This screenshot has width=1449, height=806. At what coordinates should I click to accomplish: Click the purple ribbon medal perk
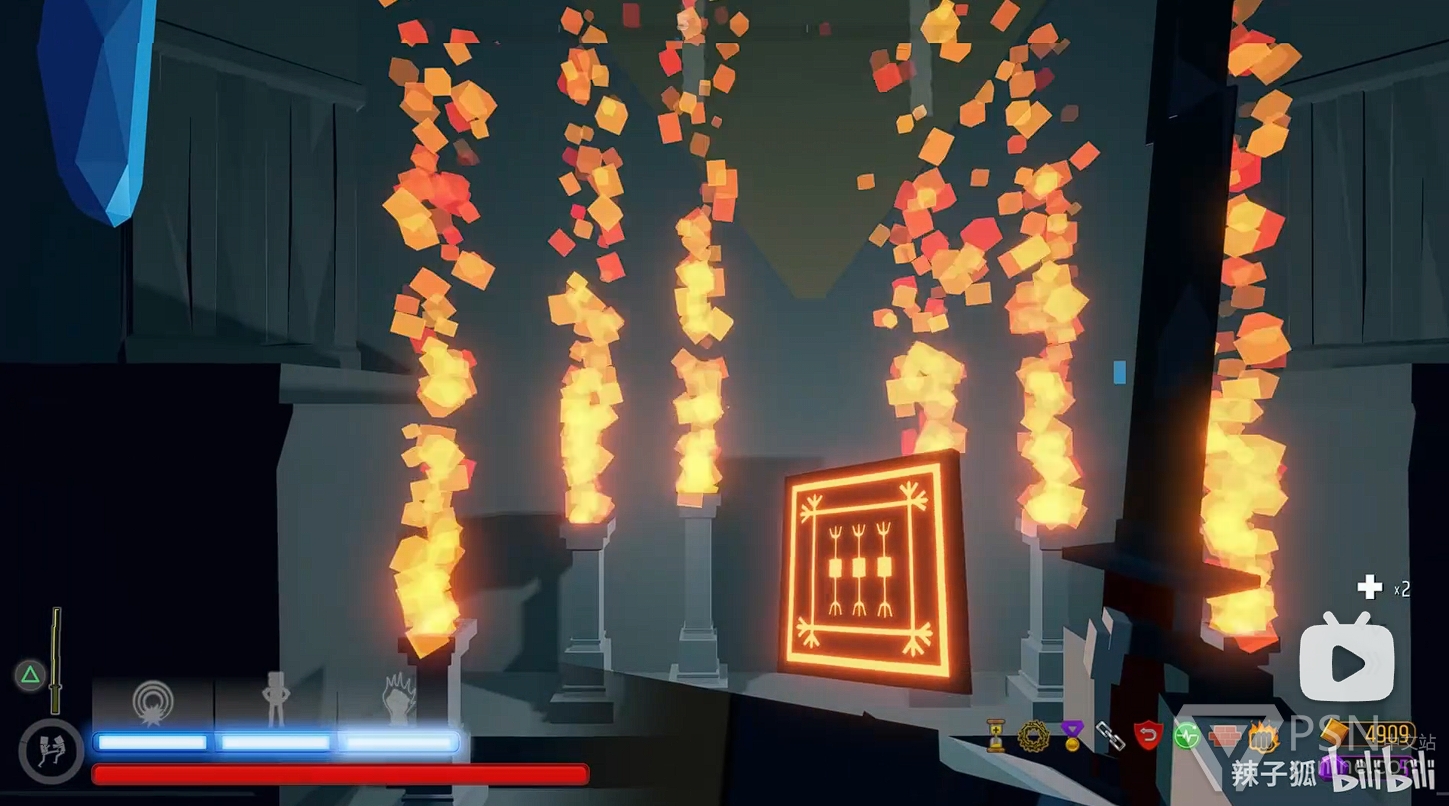point(1072,737)
